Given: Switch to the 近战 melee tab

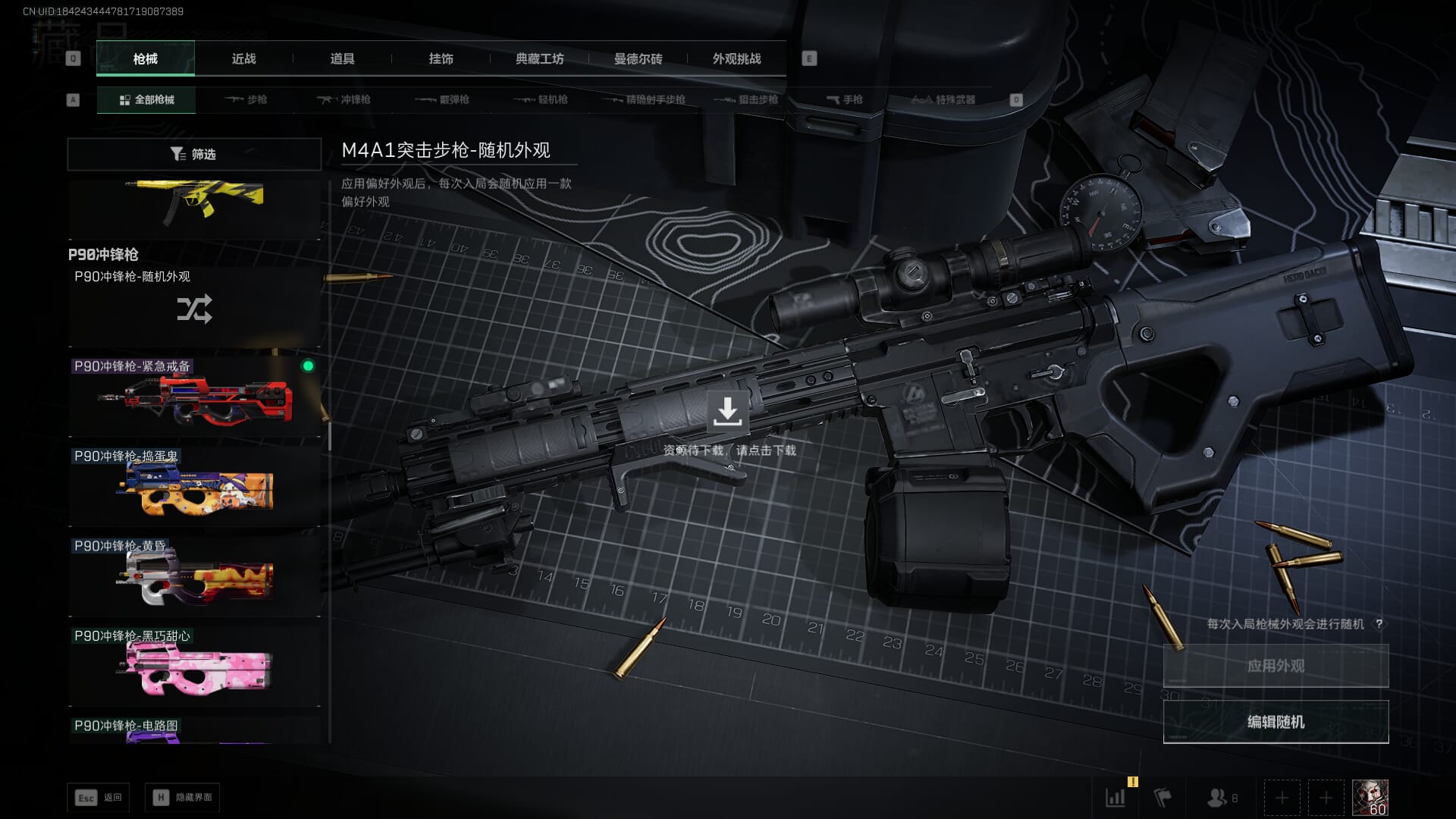Looking at the screenshot, I should [x=243, y=58].
